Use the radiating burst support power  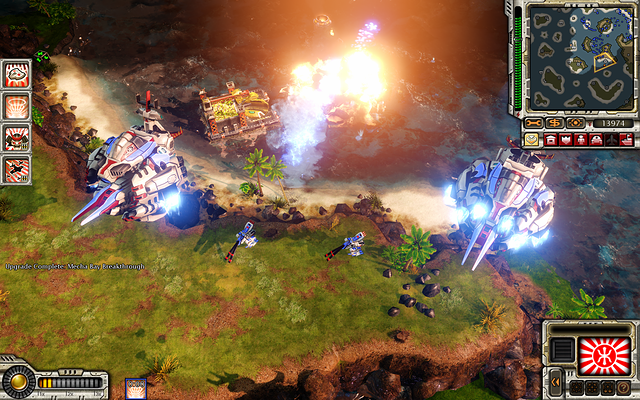(x=16, y=106)
